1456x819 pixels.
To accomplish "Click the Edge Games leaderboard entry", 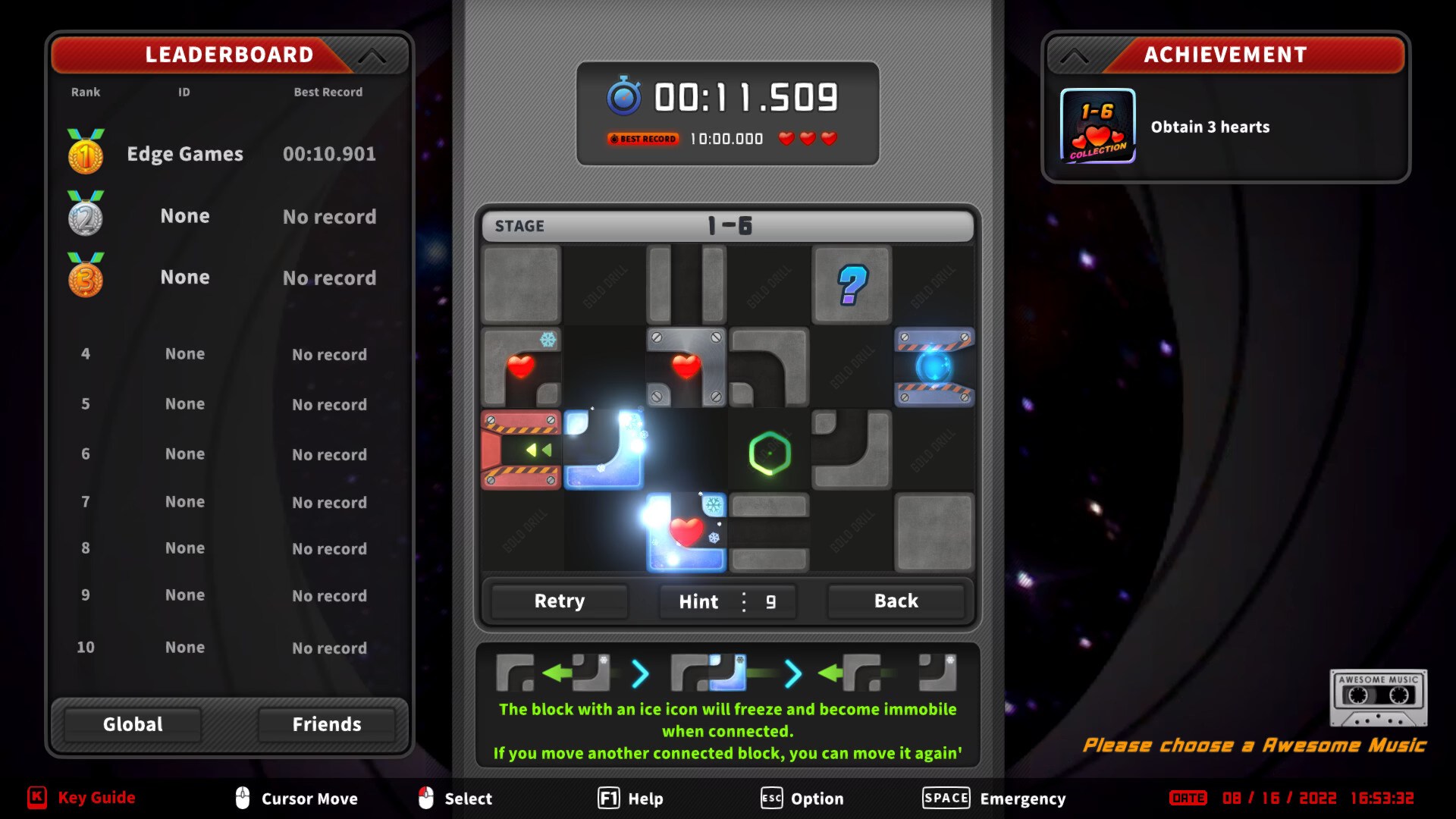I will [184, 153].
